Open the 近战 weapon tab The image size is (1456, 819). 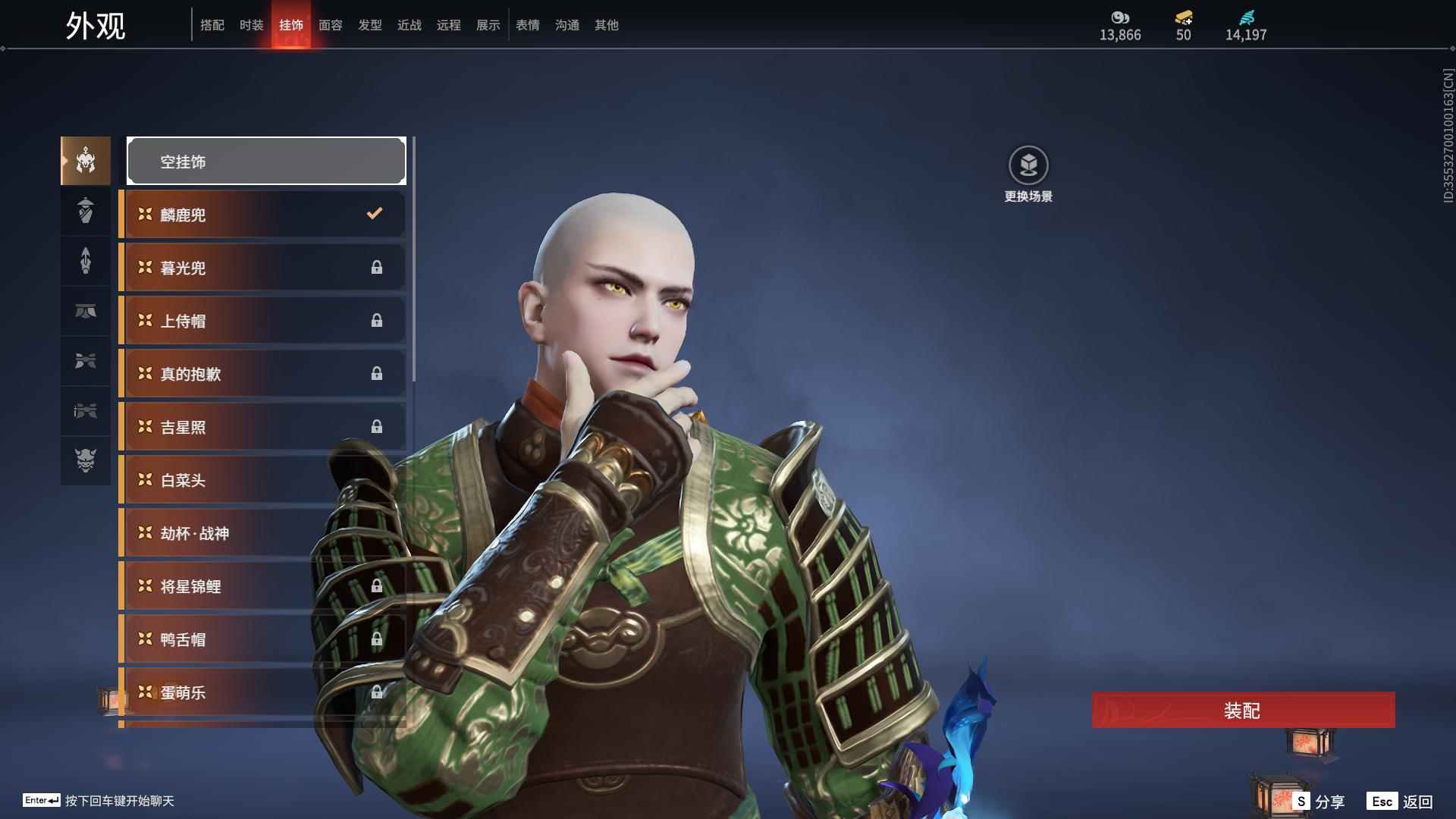click(409, 25)
